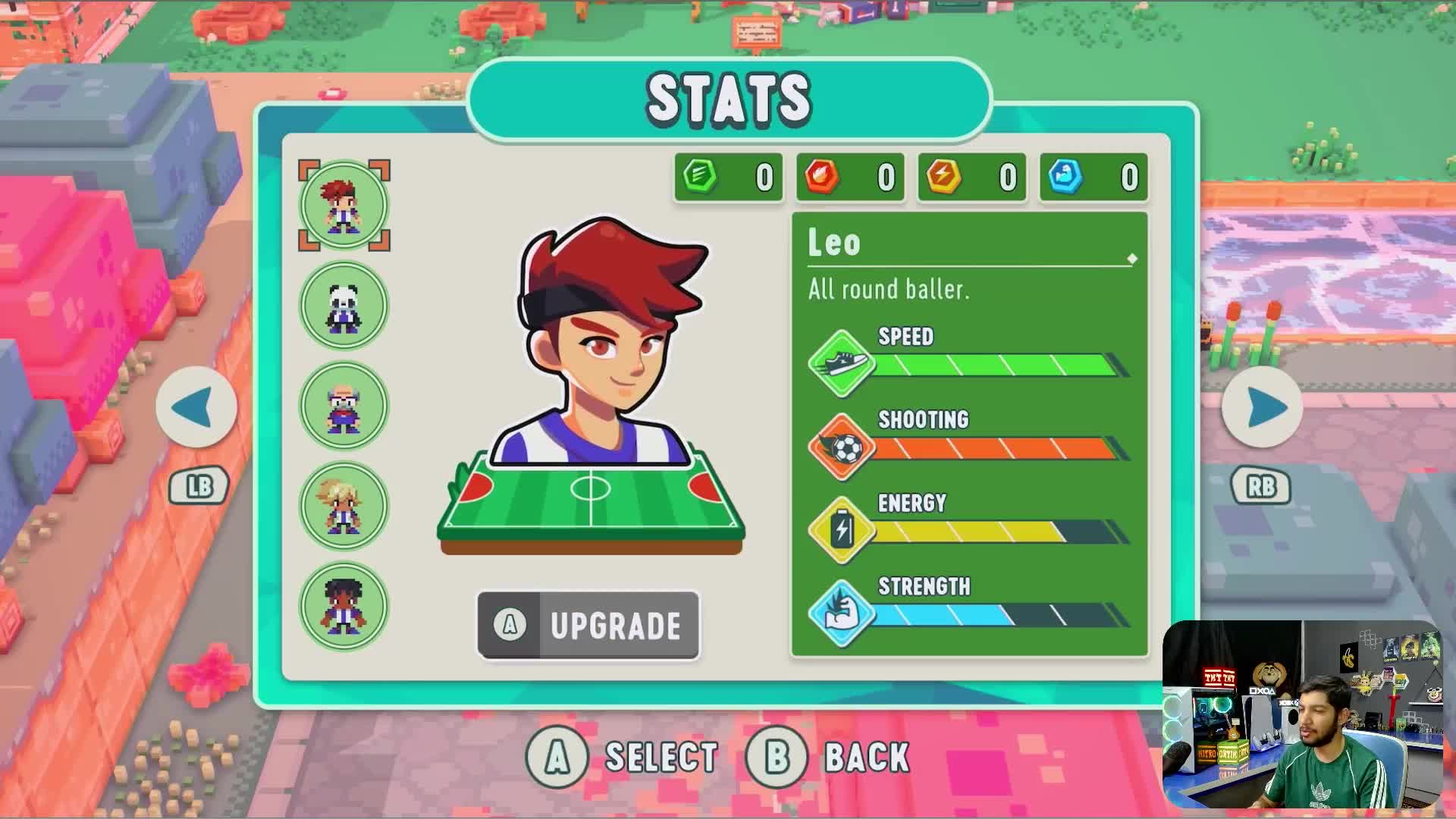Click the Upgrade button

point(588,626)
